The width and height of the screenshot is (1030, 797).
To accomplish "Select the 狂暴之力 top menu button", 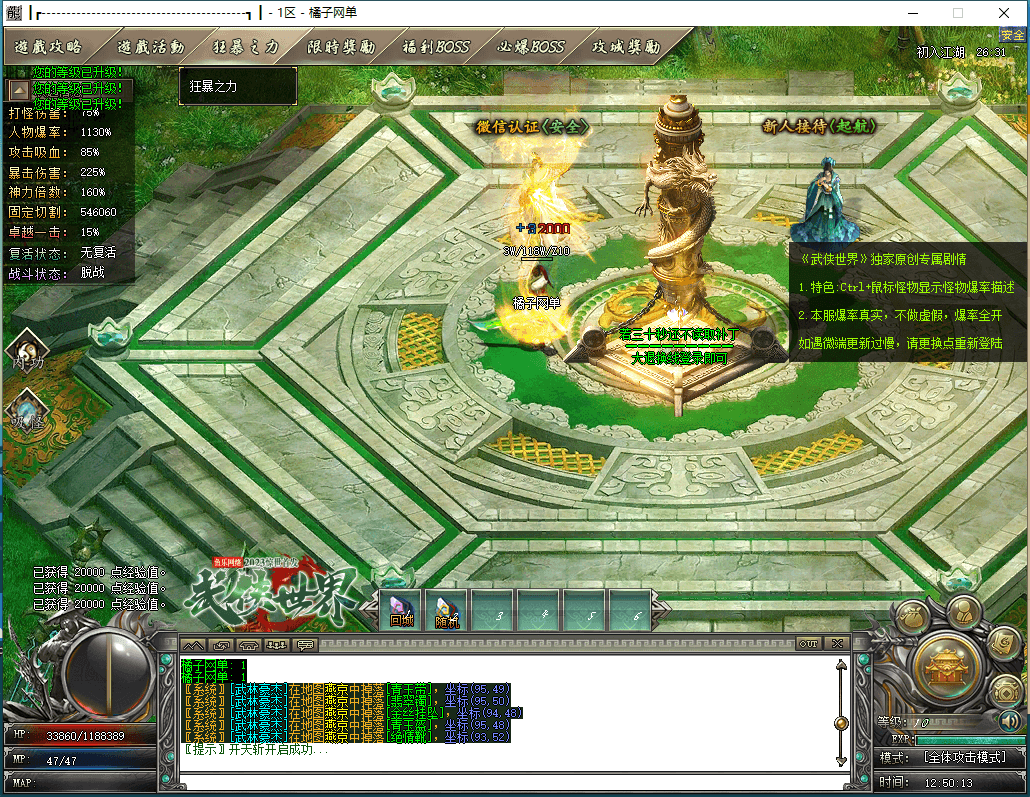I will coord(246,47).
